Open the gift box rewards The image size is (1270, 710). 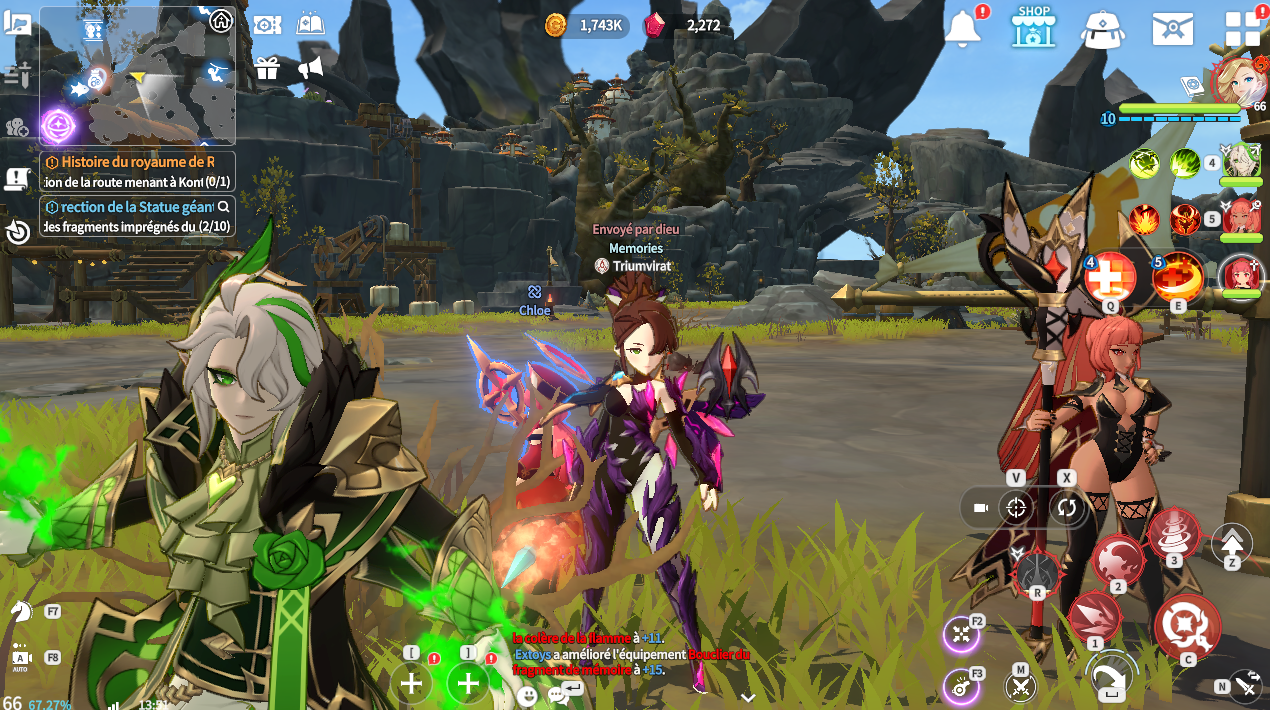(x=266, y=68)
